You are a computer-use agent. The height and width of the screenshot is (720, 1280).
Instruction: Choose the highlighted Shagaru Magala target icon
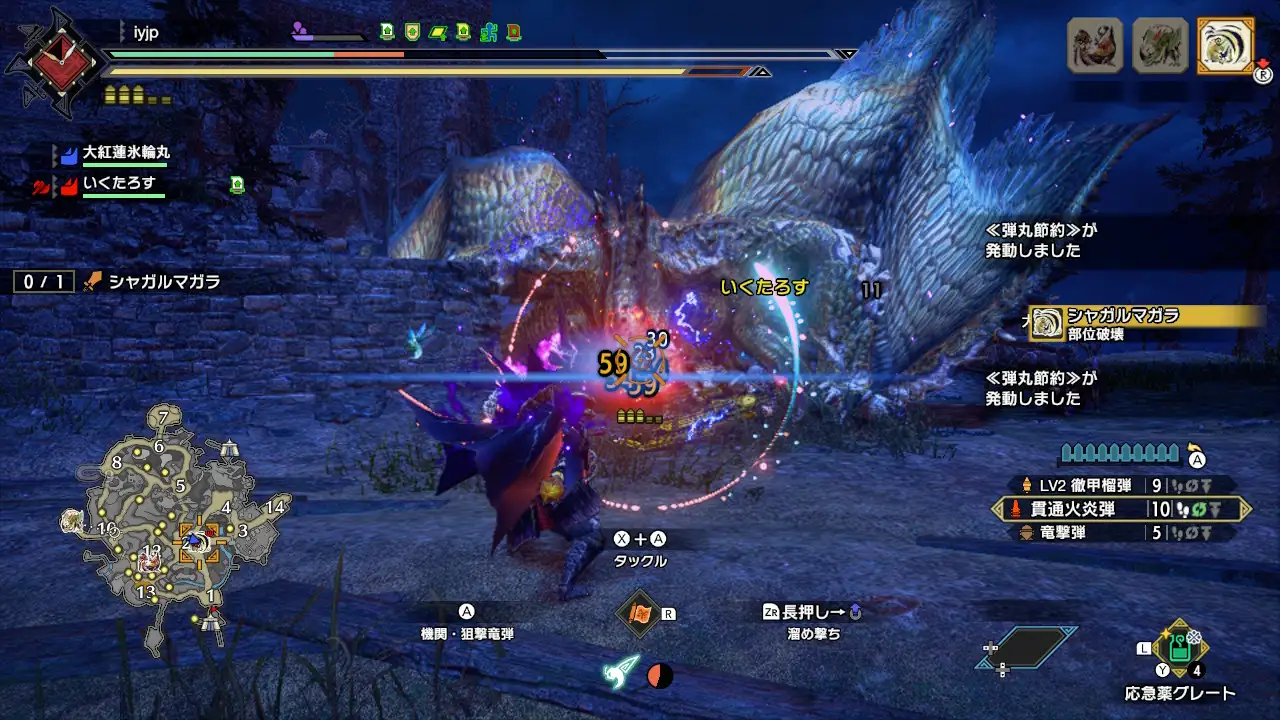[x=1226, y=46]
